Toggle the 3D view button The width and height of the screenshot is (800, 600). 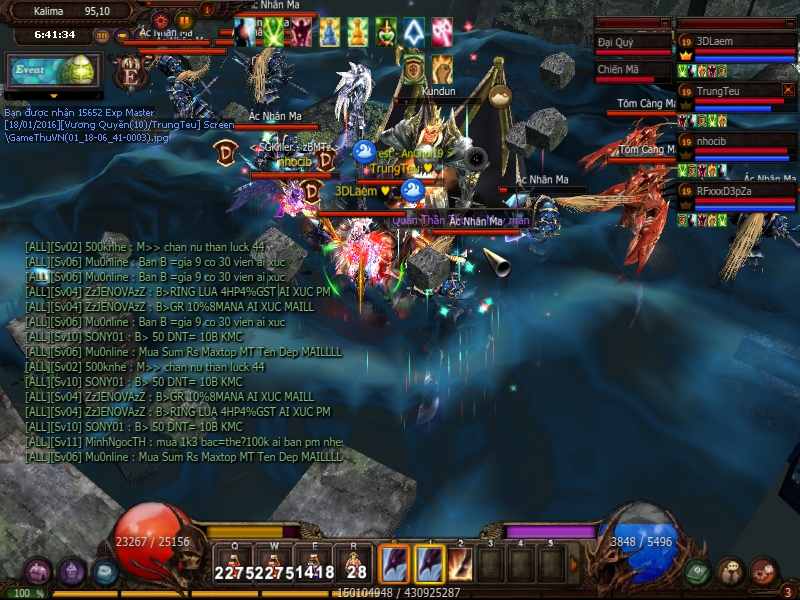(x=102, y=35)
